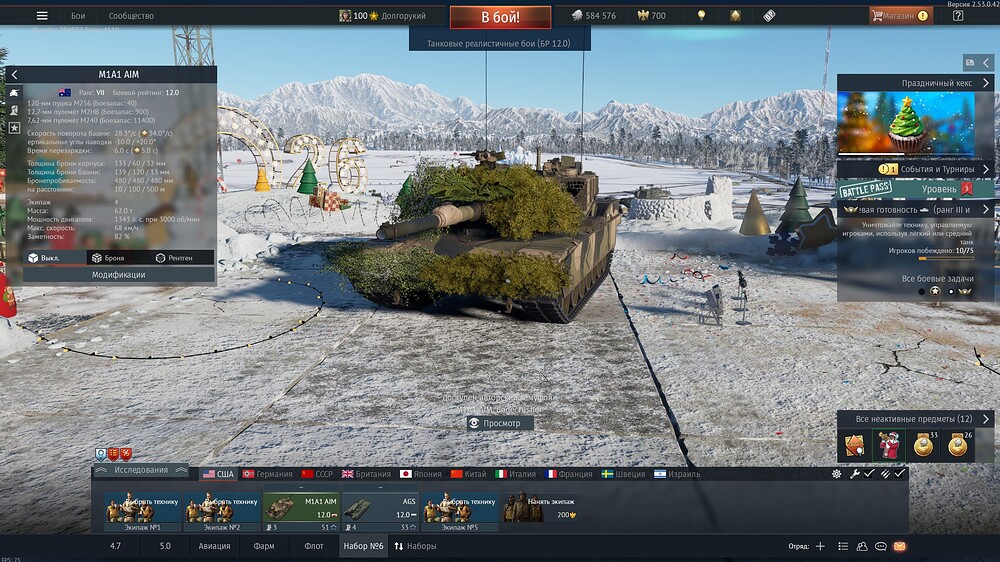The width and height of the screenshot is (1000, 562).
Task: Open the Исследования research tree
Action: click(140, 470)
